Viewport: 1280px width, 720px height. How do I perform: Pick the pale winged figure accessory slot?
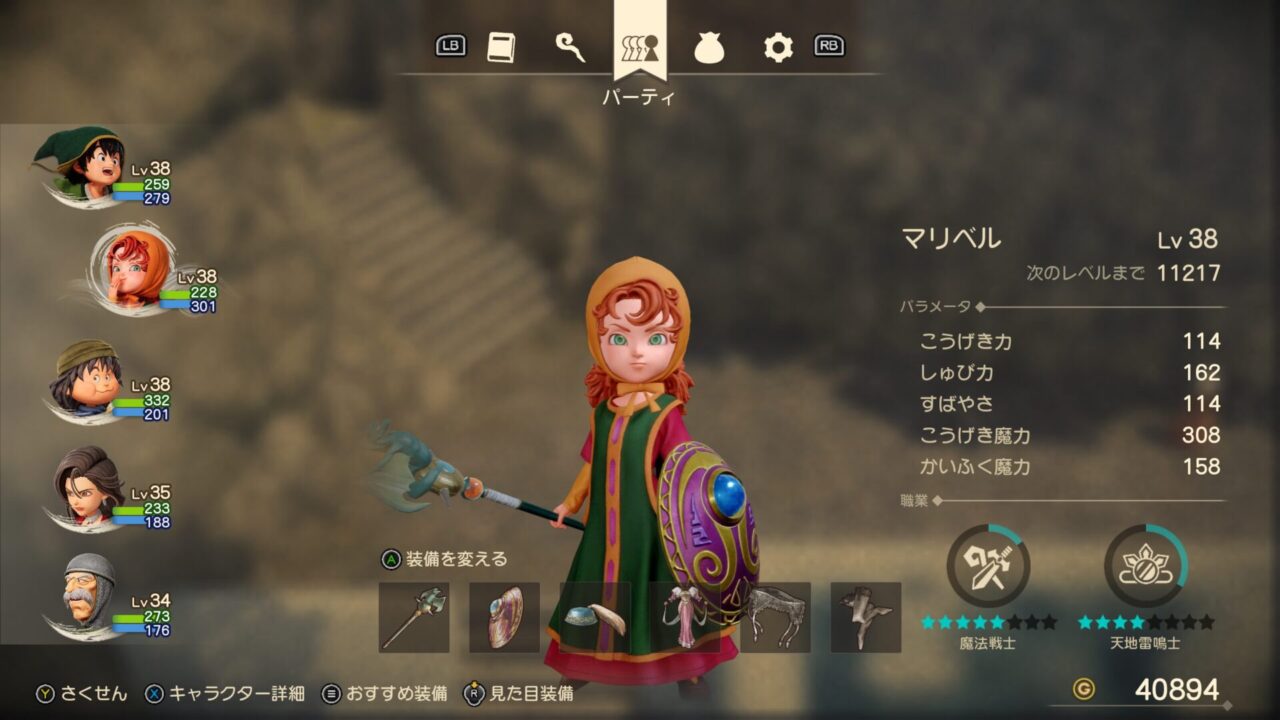pyautogui.click(x=865, y=617)
